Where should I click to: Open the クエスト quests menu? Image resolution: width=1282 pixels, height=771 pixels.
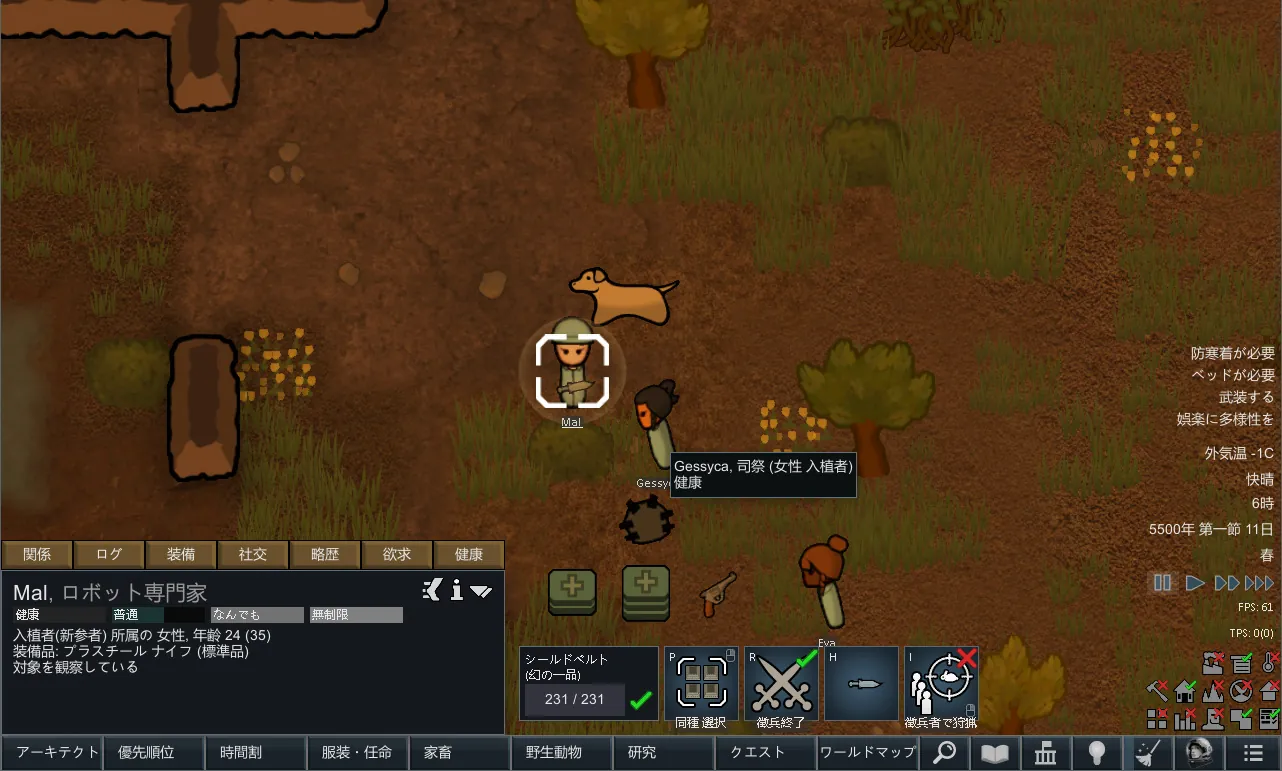[764, 752]
